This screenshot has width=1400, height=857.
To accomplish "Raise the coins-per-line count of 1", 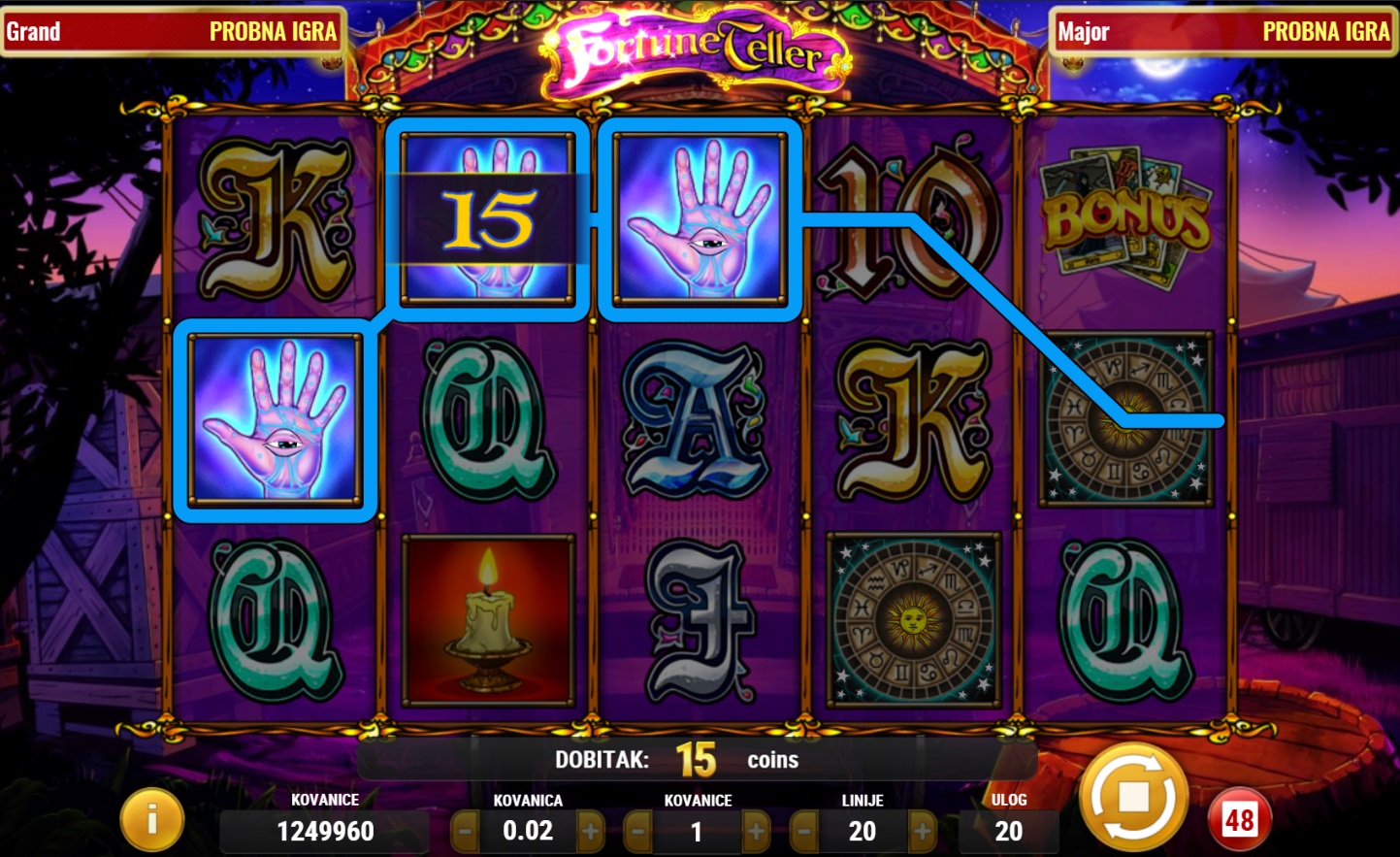I will coord(756,832).
